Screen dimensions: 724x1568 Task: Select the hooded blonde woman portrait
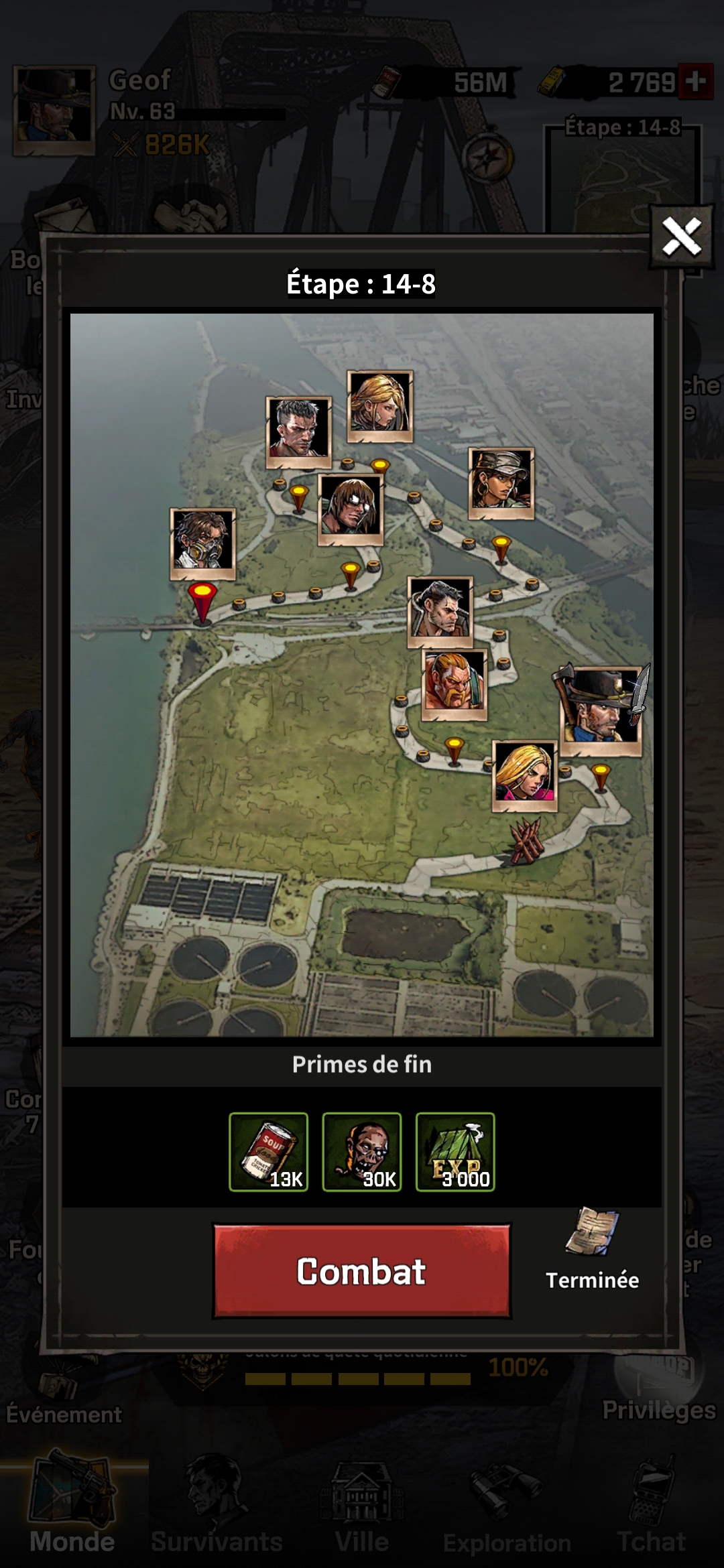pos(379,404)
